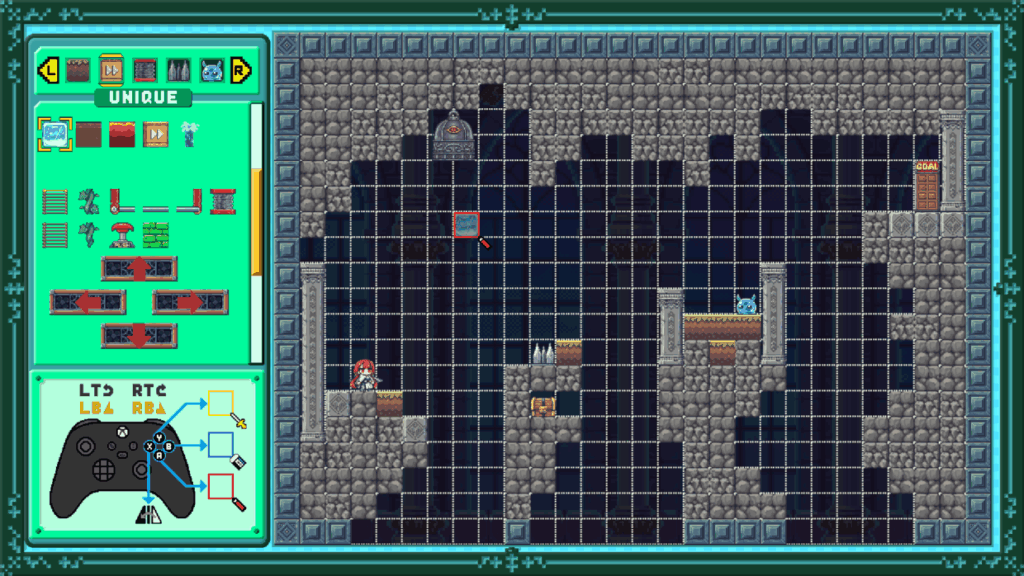The width and height of the screenshot is (1024, 576).
Task: Choose the fast-forward block category tab
Action: [111, 70]
